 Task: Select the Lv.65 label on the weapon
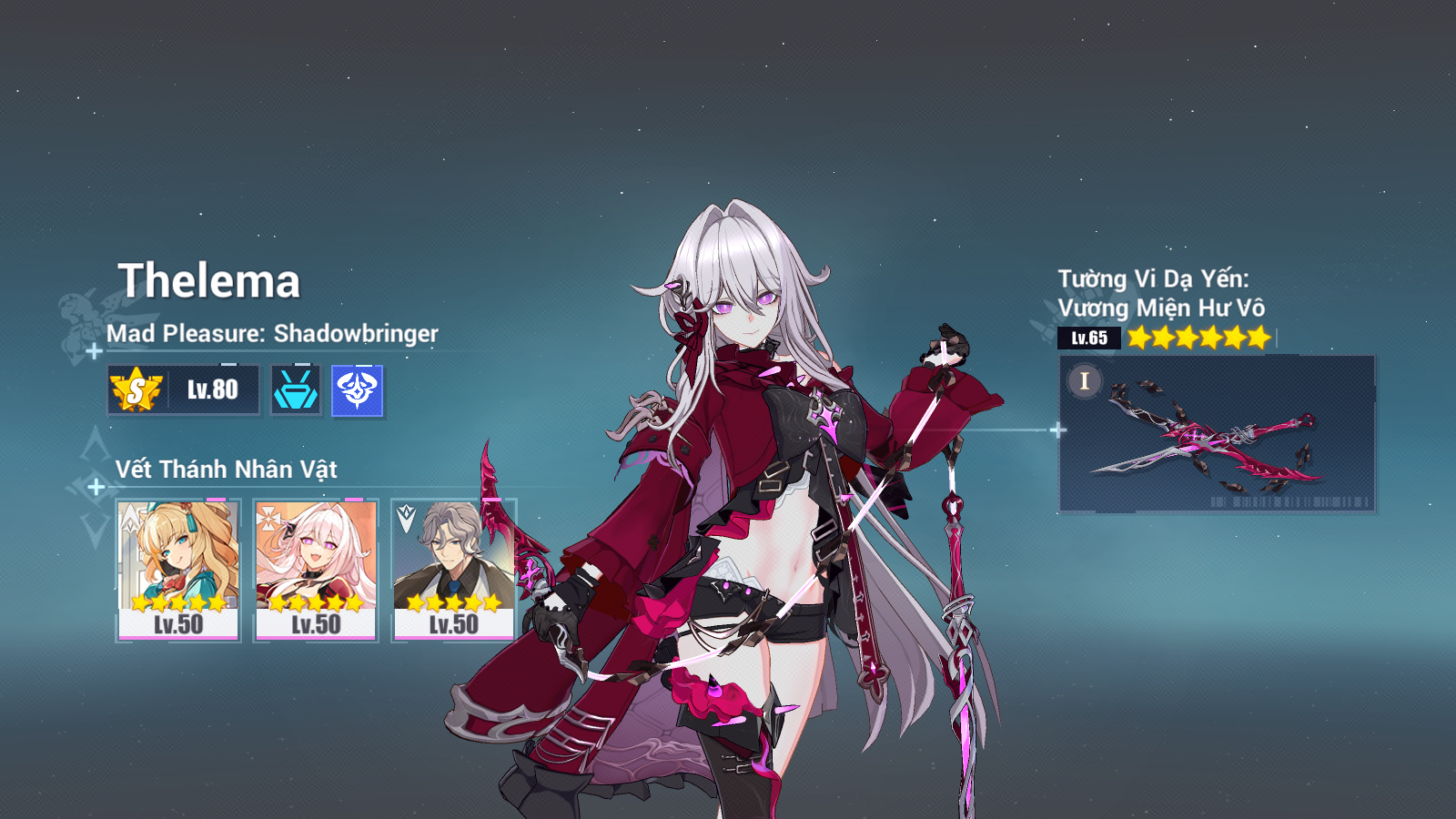tap(1088, 338)
